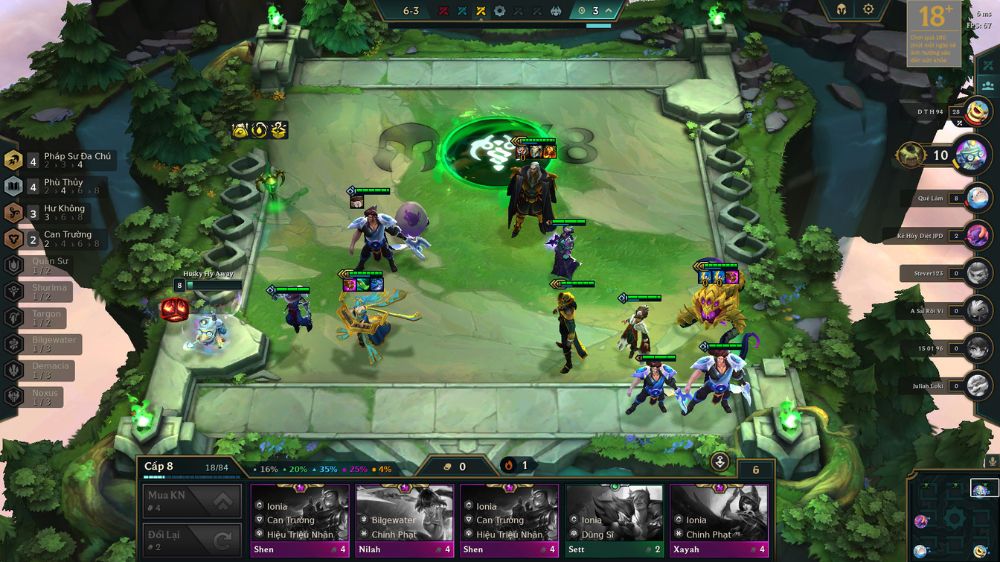The height and width of the screenshot is (562, 1000).
Task: Reroll the shop with Đổi Lại
Action: click(192, 540)
